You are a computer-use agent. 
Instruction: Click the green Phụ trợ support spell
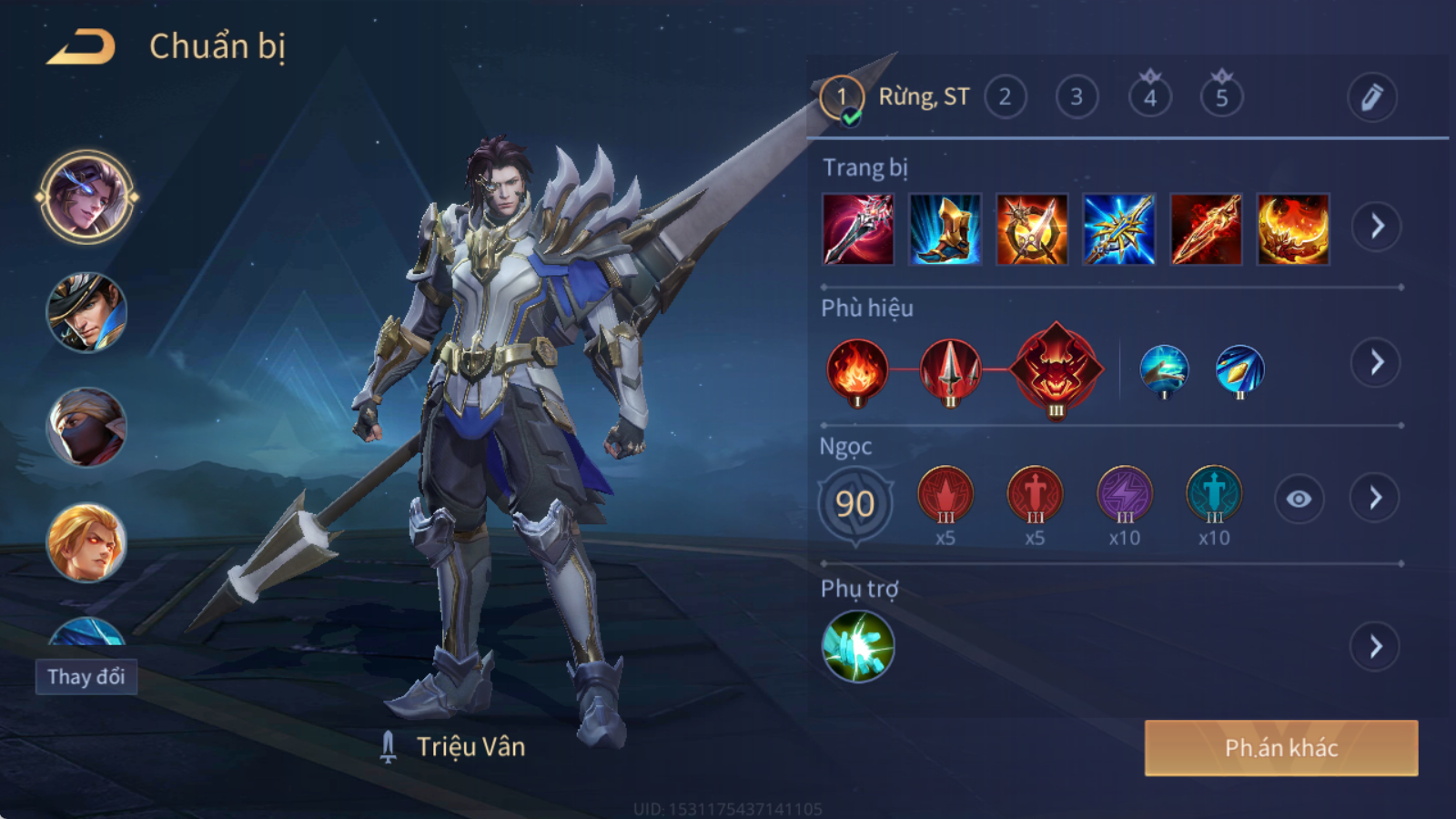tap(857, 647)
